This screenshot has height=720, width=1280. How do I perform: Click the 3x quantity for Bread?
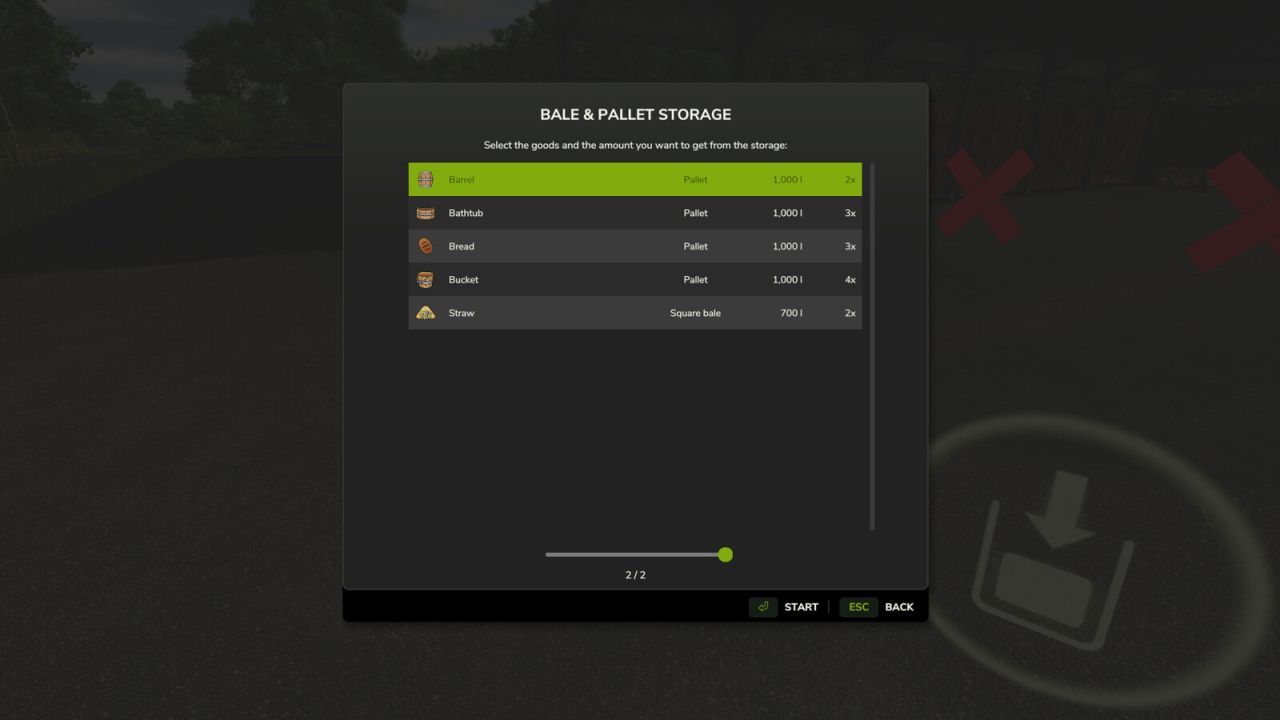[x=849, y=246]
